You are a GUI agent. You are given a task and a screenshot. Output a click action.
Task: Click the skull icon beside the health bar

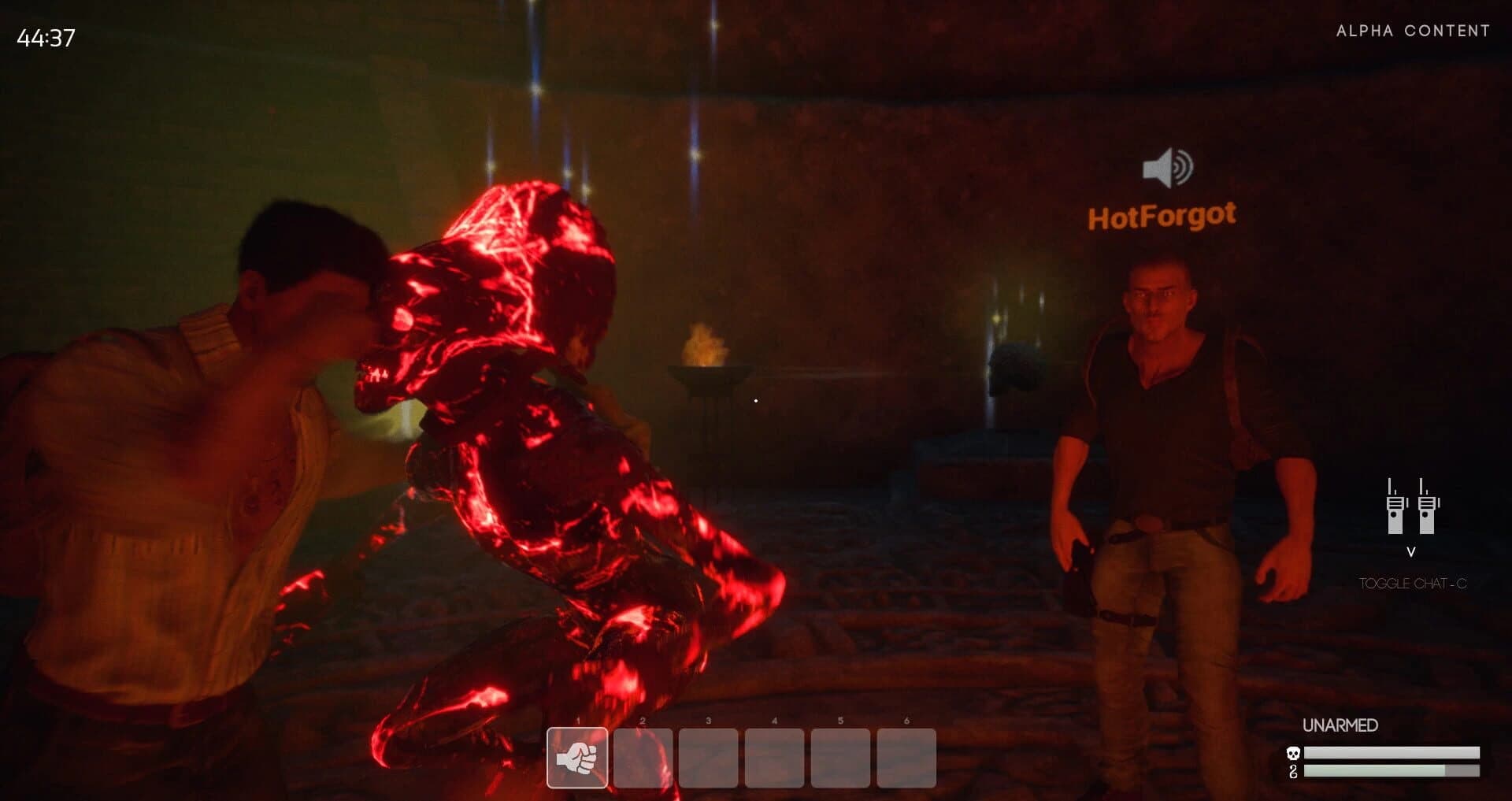click(x=1292, y=753)
